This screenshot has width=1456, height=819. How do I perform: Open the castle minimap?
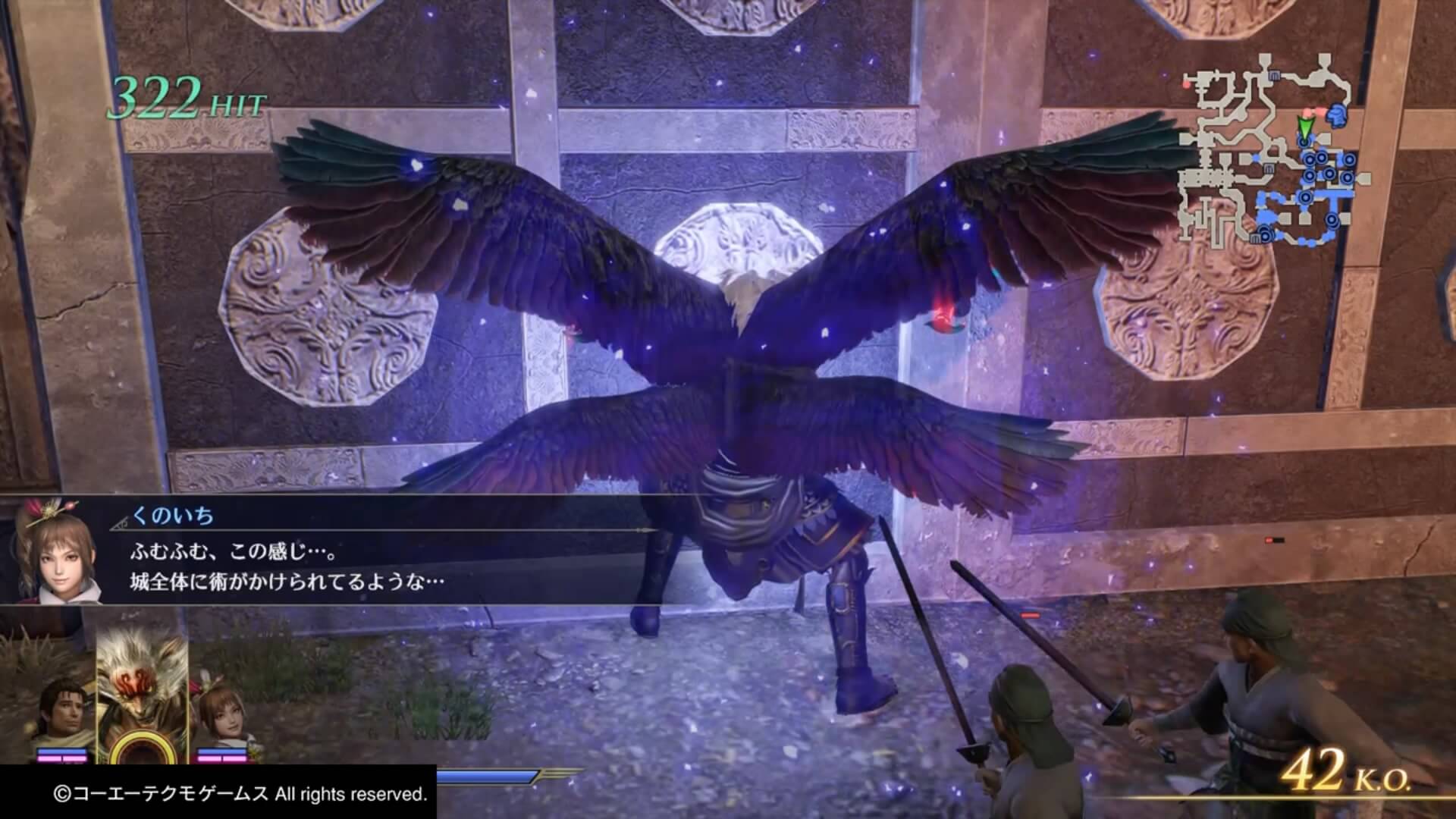click(x=1275, y=150)
